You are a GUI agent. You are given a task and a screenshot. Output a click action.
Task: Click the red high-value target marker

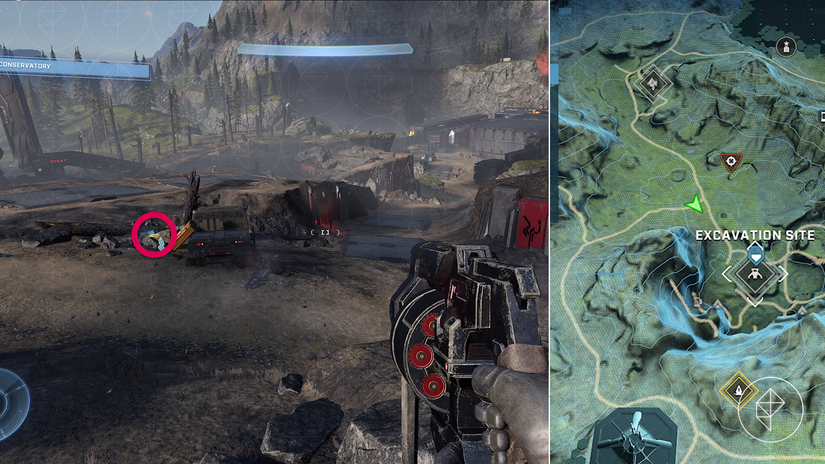pos(732,161)
